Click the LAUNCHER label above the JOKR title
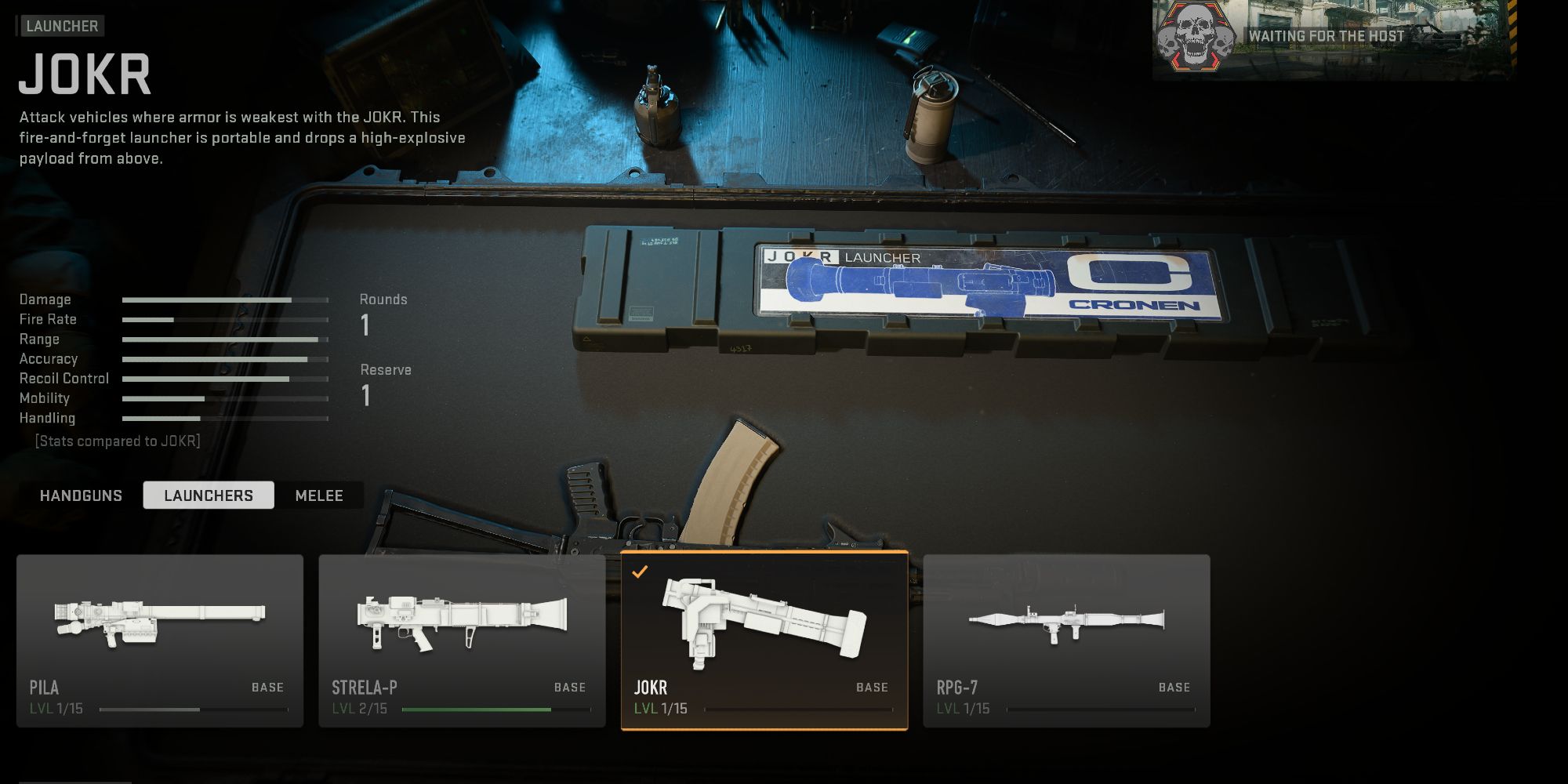Image resolution: width=1568 pixels, height=784 pixels. [x=60, y=26]
